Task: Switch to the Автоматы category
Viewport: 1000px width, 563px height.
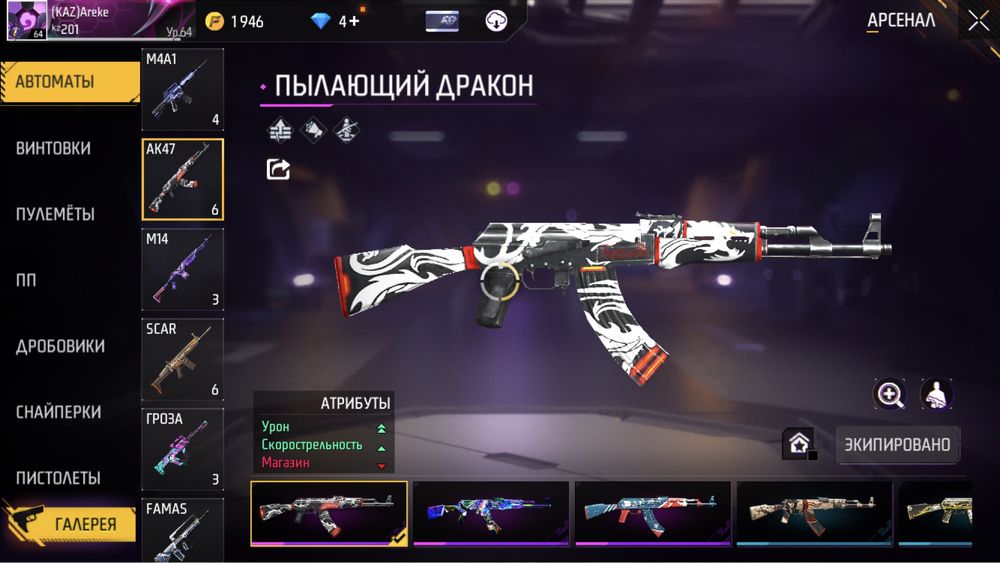Action: [68, 82]
